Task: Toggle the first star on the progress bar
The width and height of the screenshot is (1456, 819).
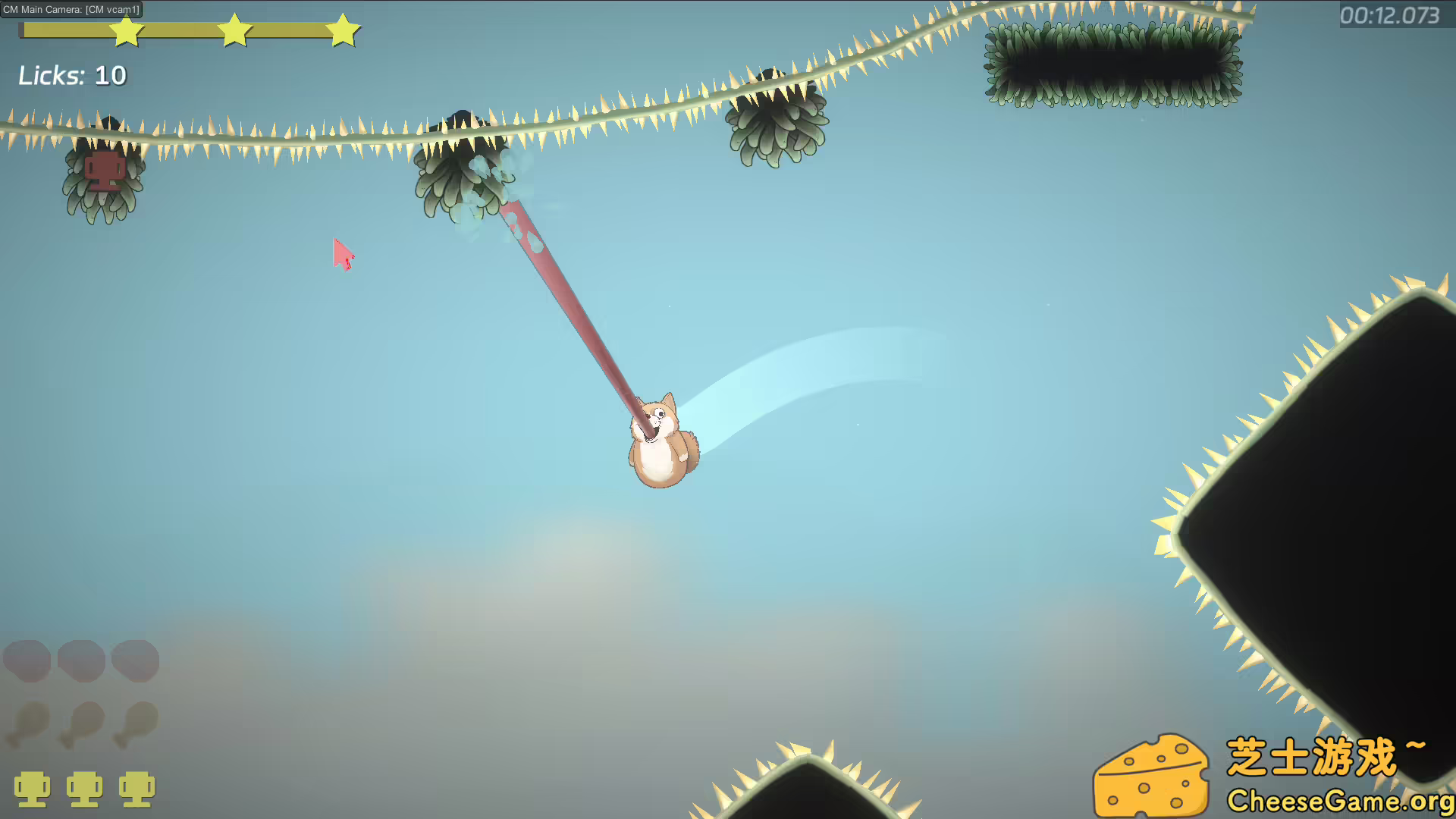Action: click(x=127, y=30)
